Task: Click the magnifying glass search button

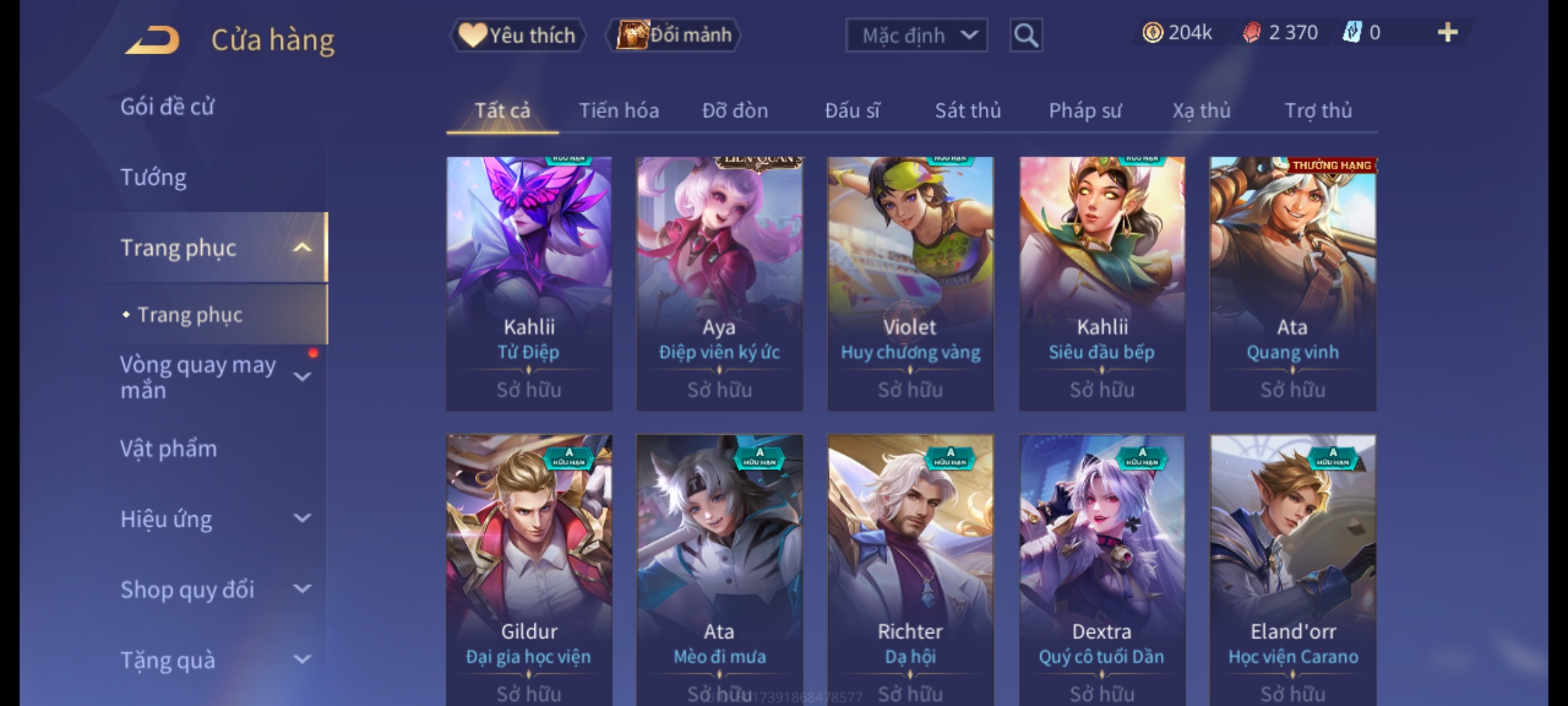Action: (x=1026, y=35)
